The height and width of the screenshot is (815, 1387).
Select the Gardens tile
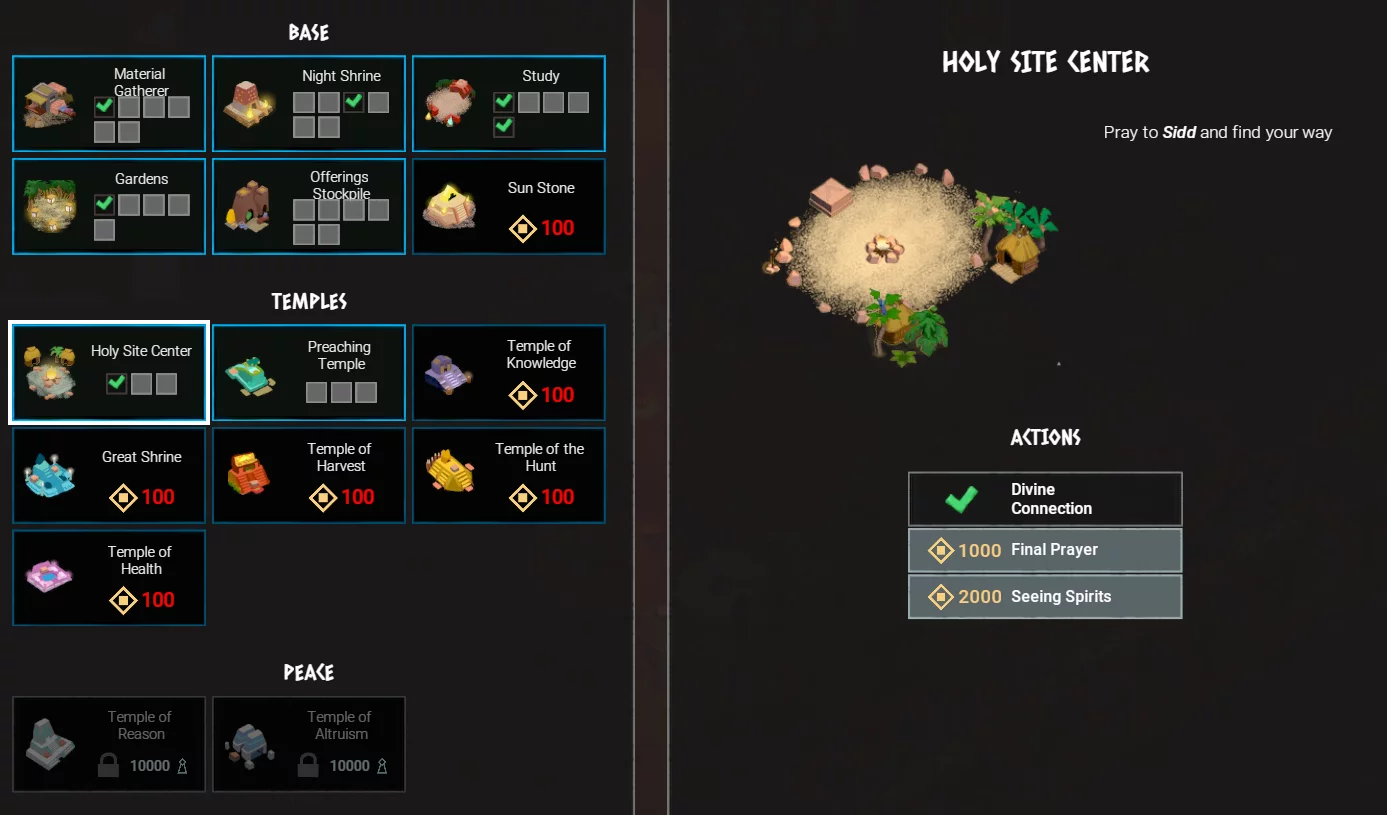click(109, 206)
